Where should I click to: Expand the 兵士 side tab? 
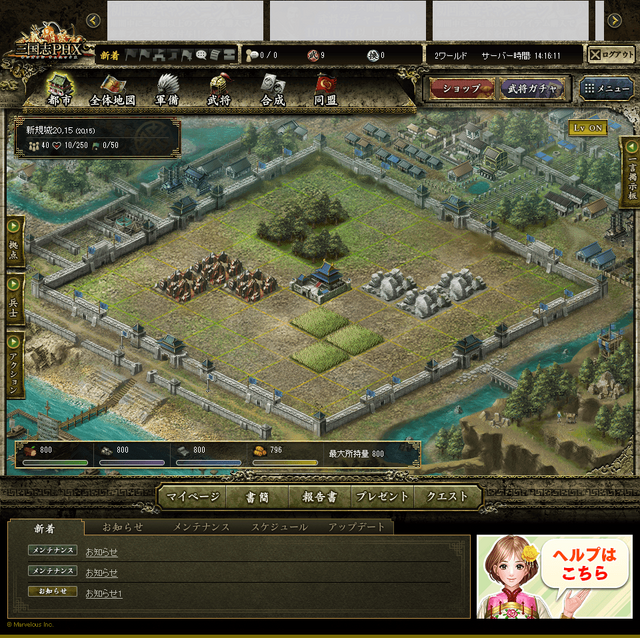pos(14,299)
